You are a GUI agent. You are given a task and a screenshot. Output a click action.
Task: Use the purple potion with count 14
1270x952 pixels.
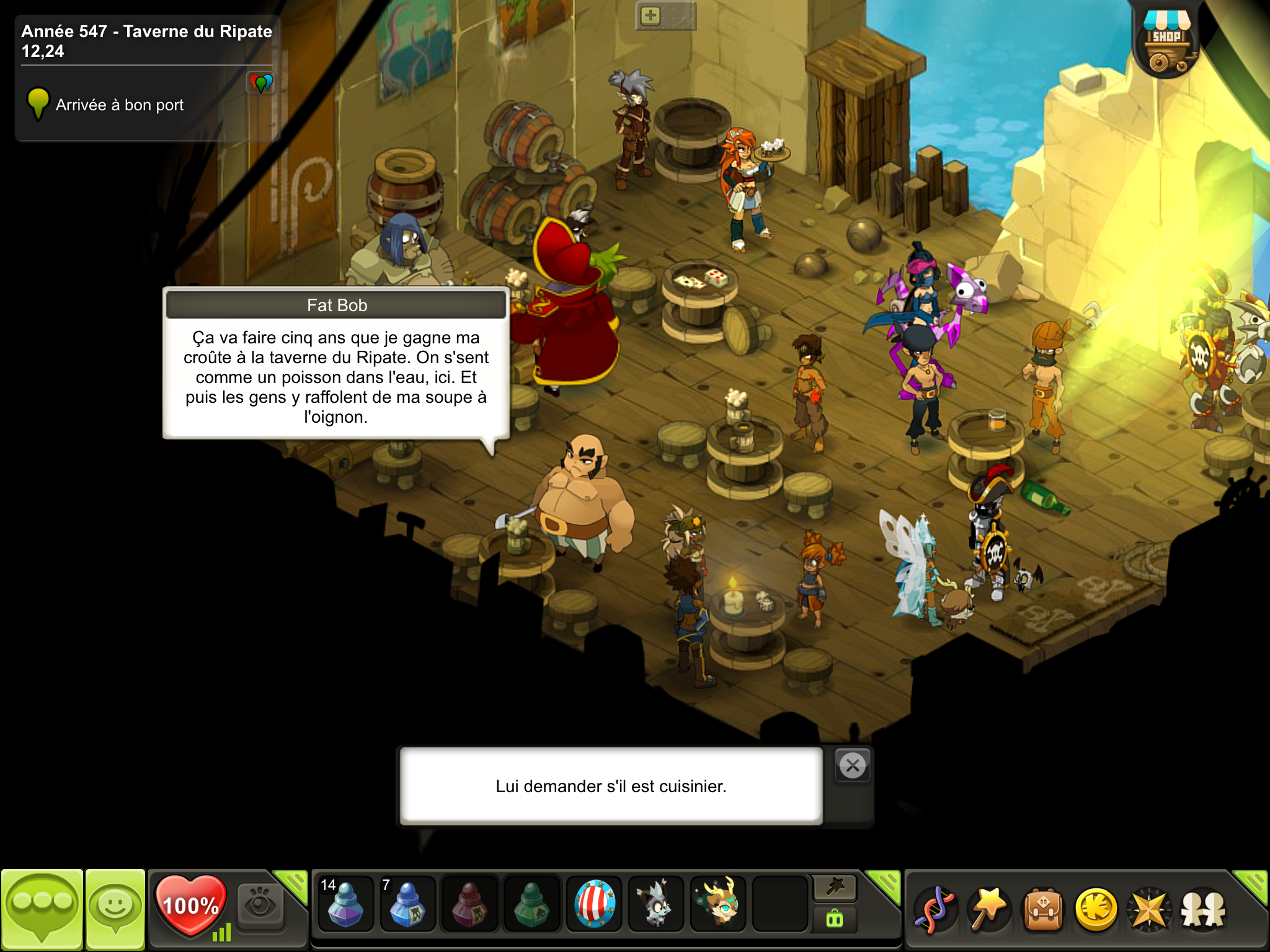coord(345,905)
